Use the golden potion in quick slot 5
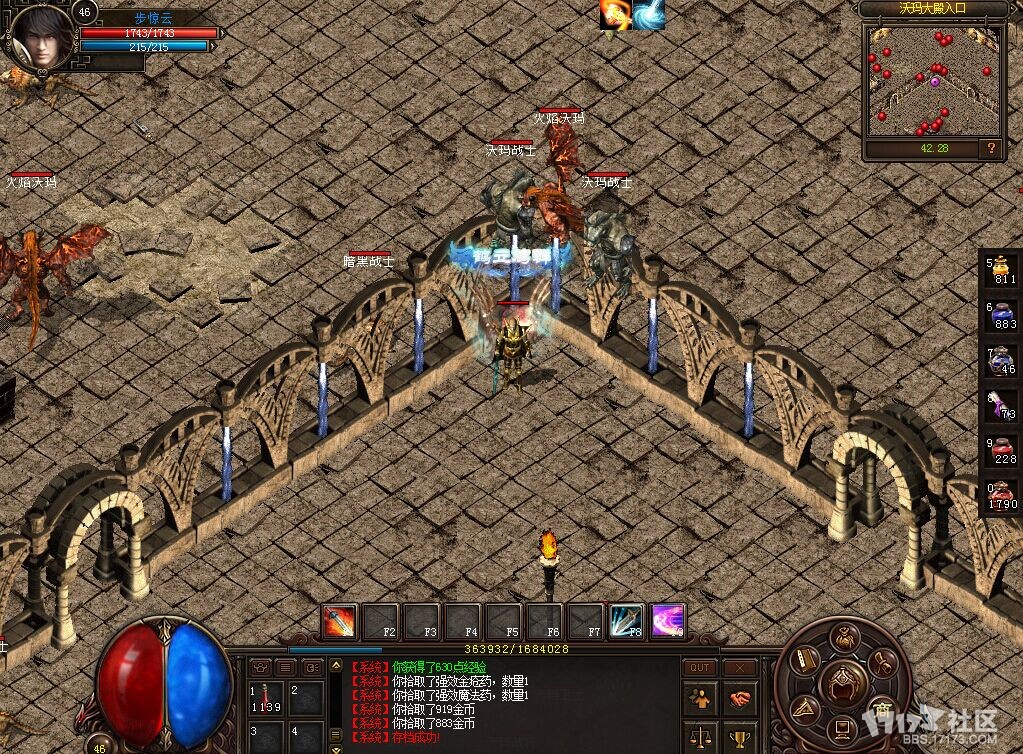The image size is (1023, 754). click(x=1002, y=270)
